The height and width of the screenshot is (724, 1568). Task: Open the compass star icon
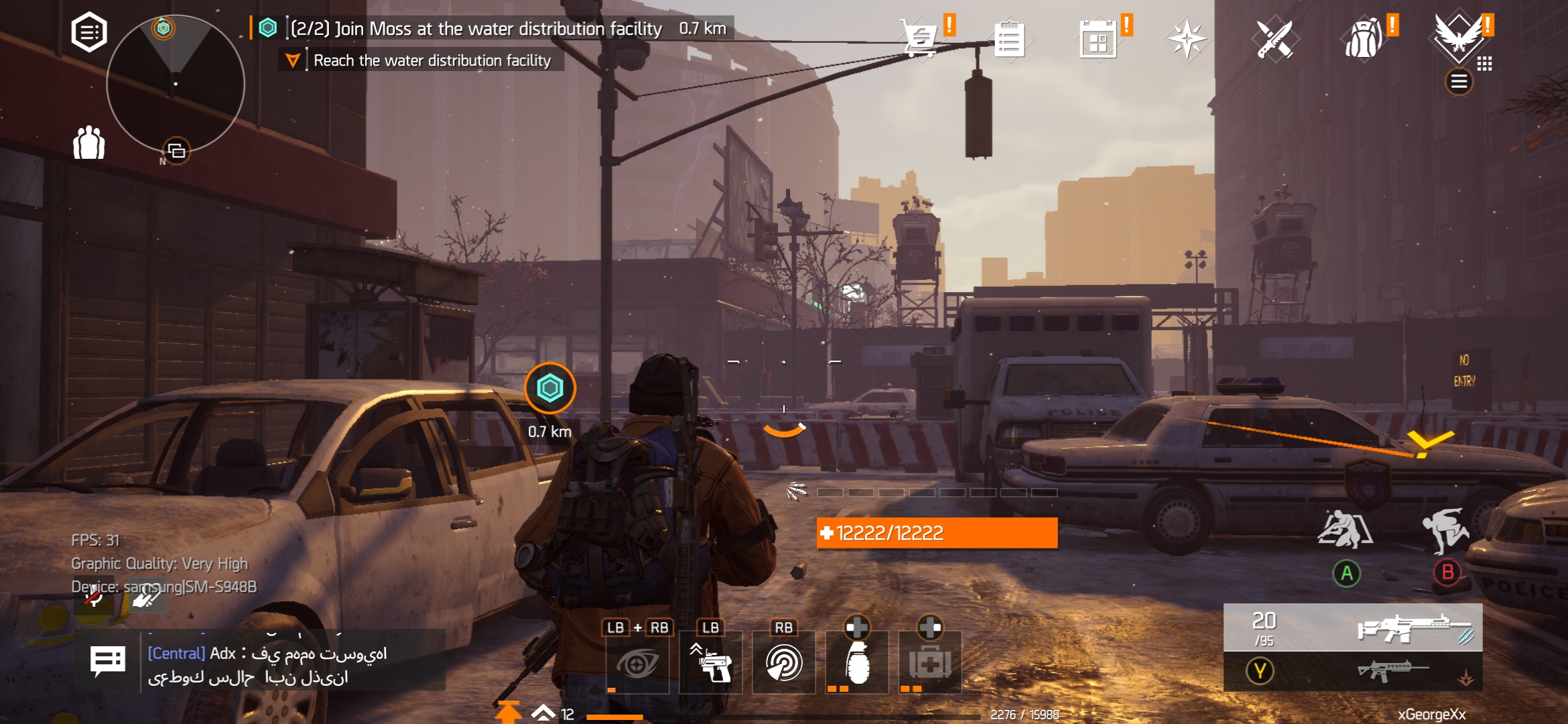(1187, 39)
